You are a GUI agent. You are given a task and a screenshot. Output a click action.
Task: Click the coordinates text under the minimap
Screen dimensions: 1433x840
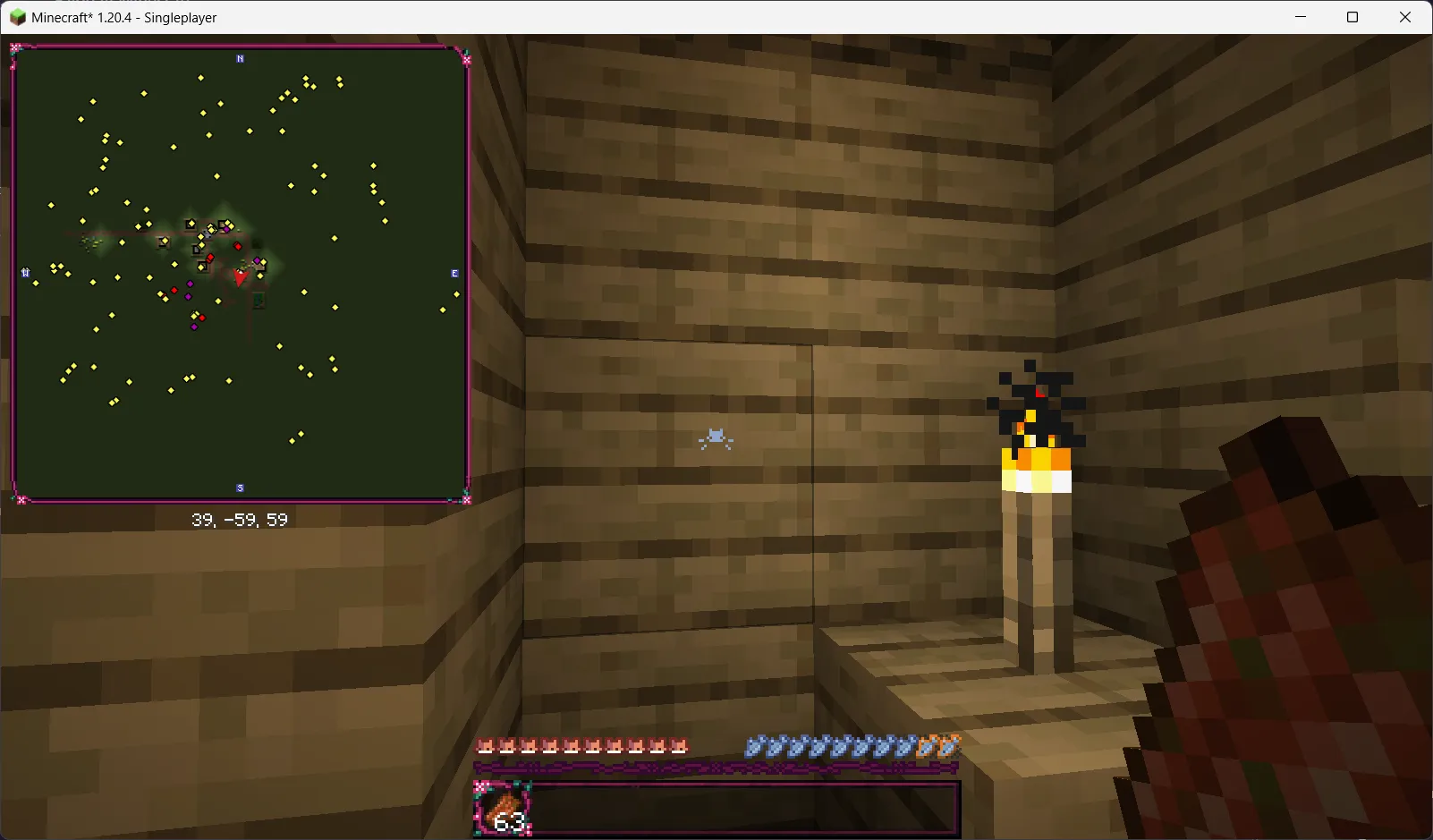click(239, 519)
